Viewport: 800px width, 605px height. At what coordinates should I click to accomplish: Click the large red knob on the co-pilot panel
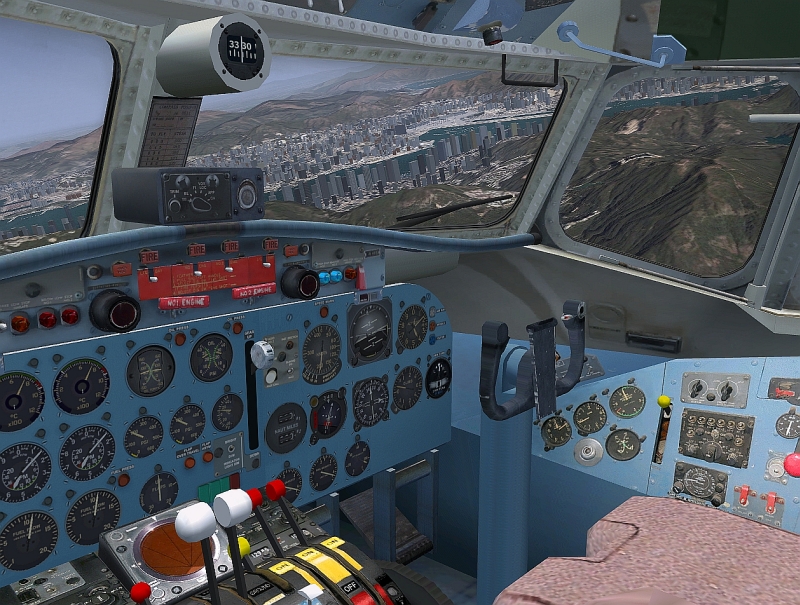[x=792, y=464]
